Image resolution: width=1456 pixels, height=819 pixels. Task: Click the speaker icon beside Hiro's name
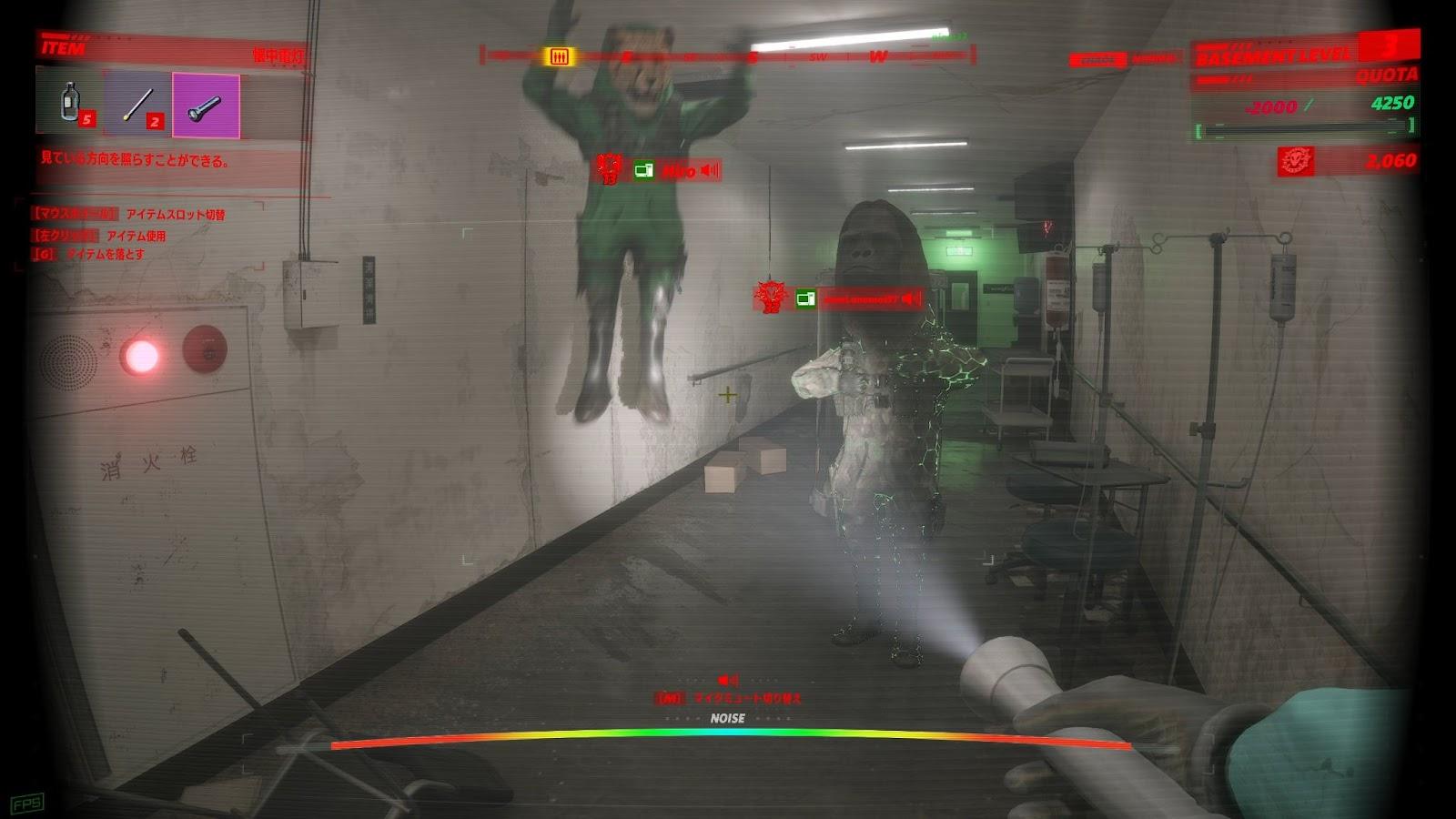(710, 170)
